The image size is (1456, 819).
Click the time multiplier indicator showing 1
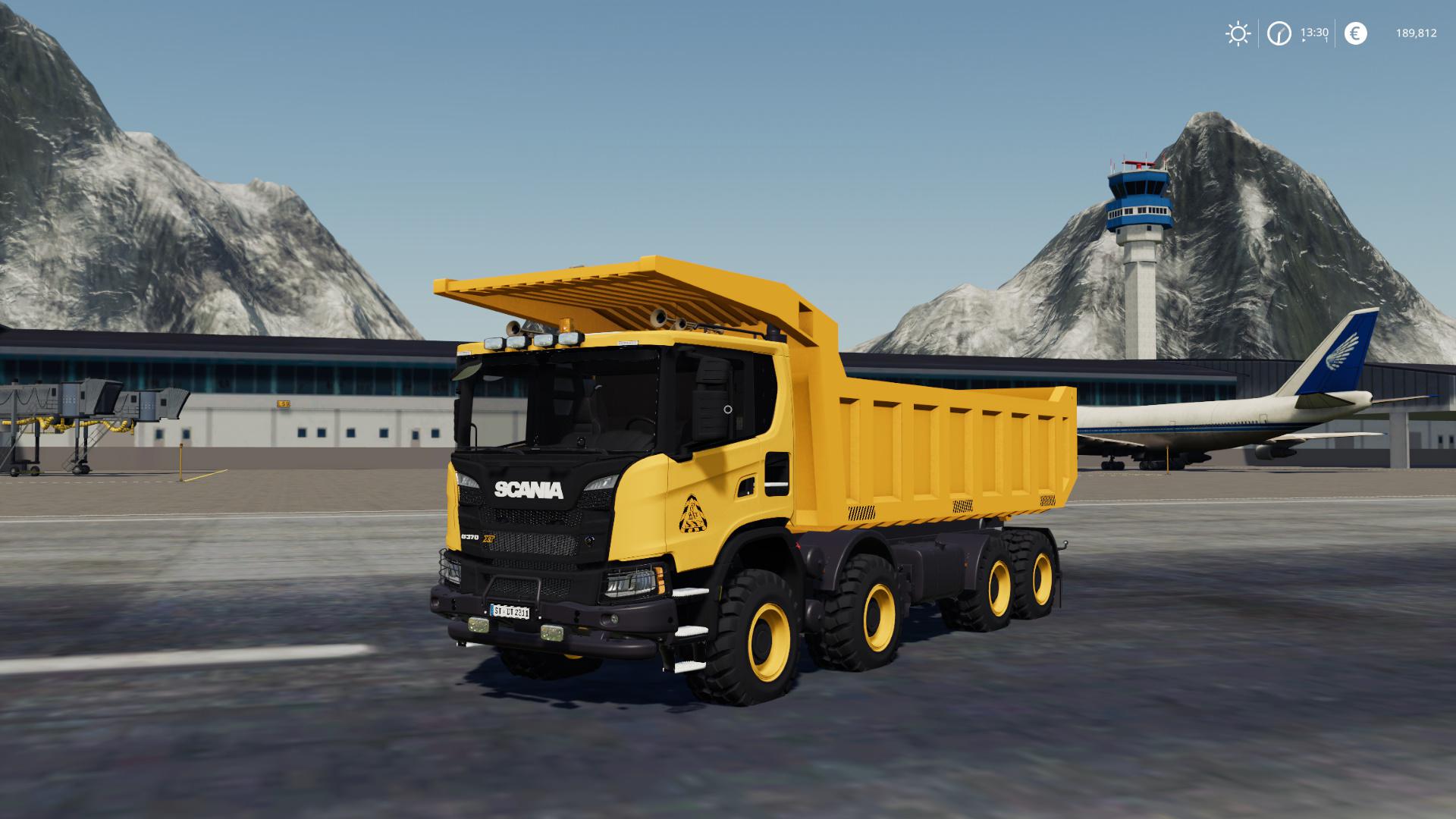tap(1326, 39)
